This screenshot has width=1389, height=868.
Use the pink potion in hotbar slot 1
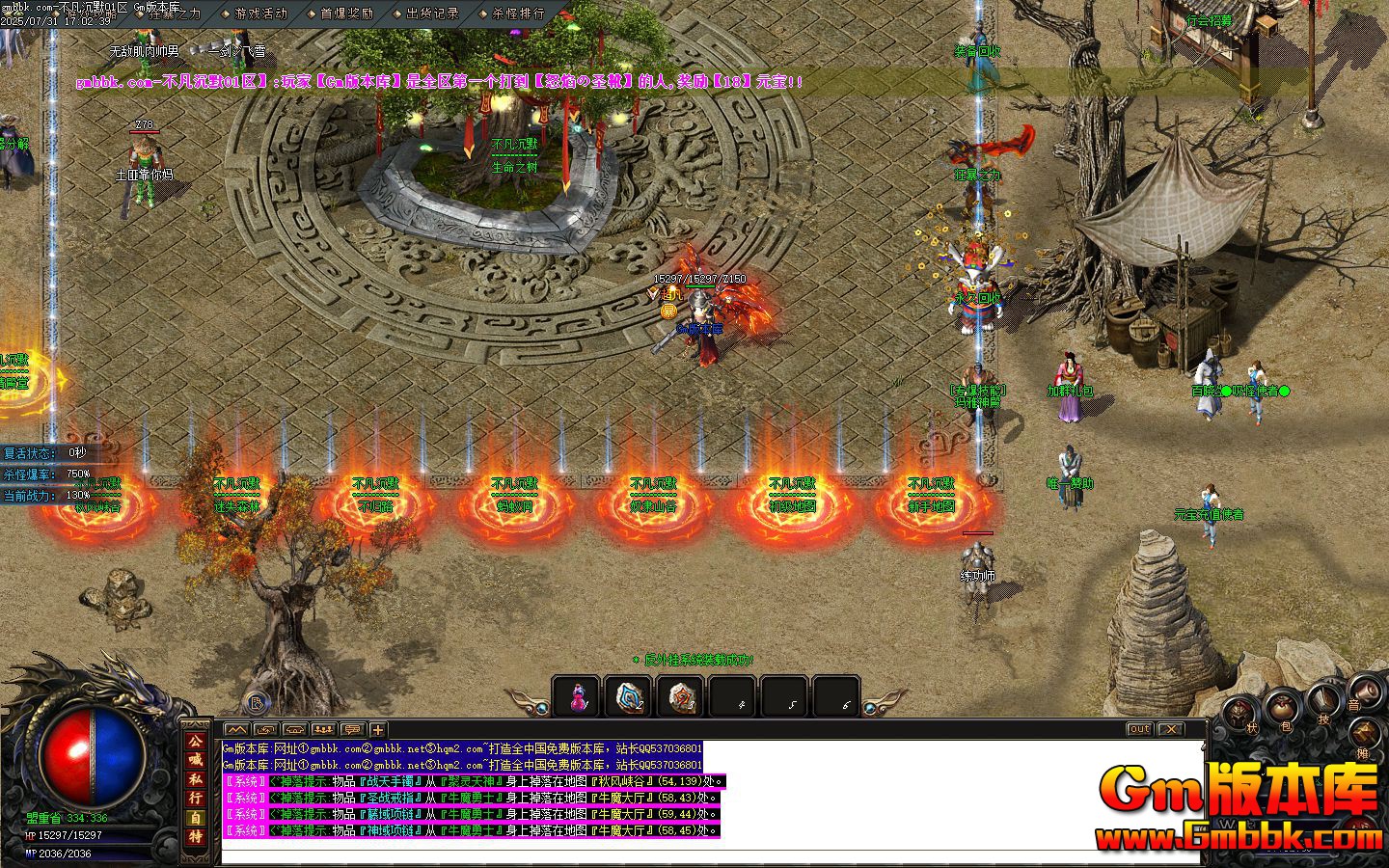click(x=577, y=696)
